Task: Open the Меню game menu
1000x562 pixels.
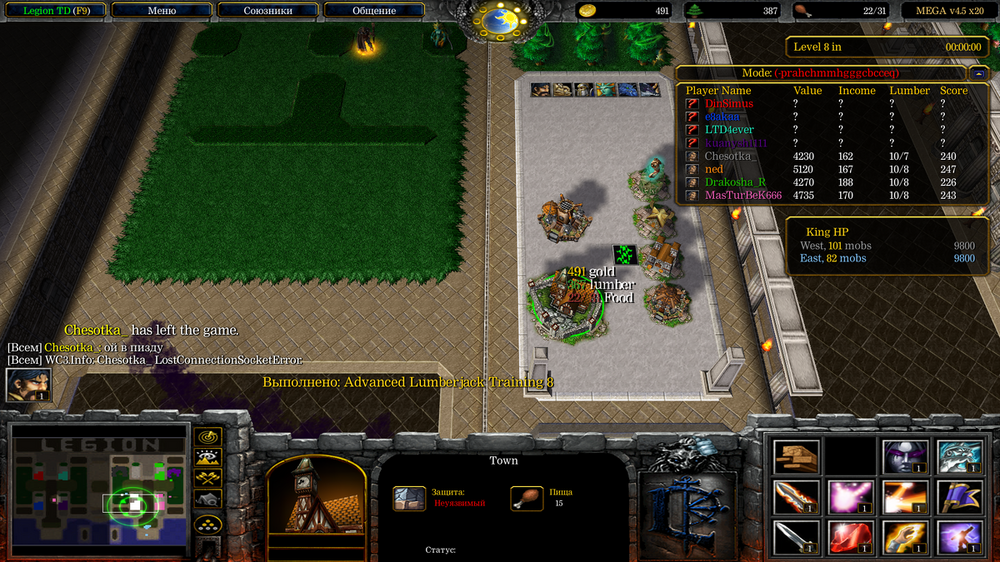Action: [x=161, y=11]
